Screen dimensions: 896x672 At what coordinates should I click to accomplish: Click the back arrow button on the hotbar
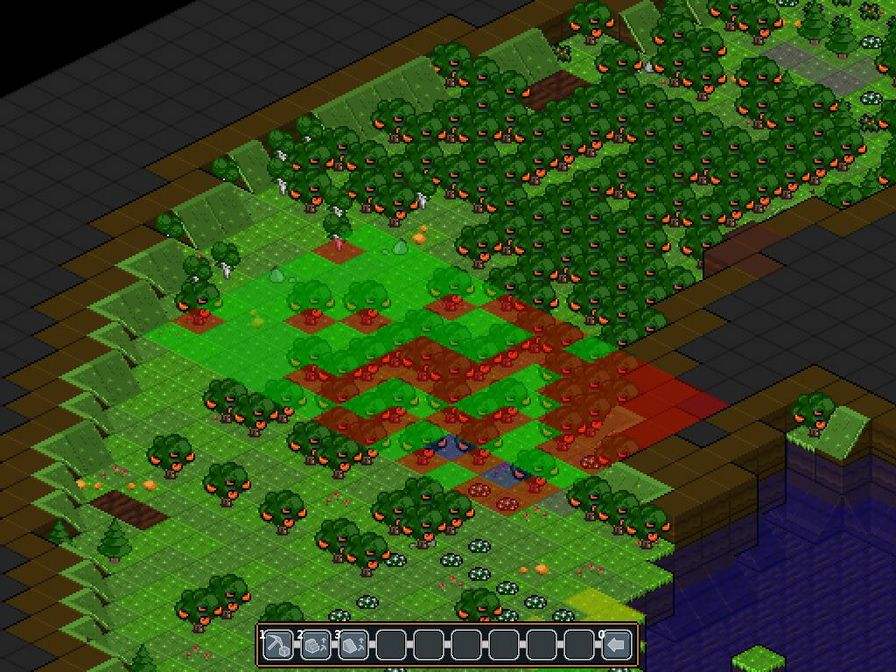617,644
